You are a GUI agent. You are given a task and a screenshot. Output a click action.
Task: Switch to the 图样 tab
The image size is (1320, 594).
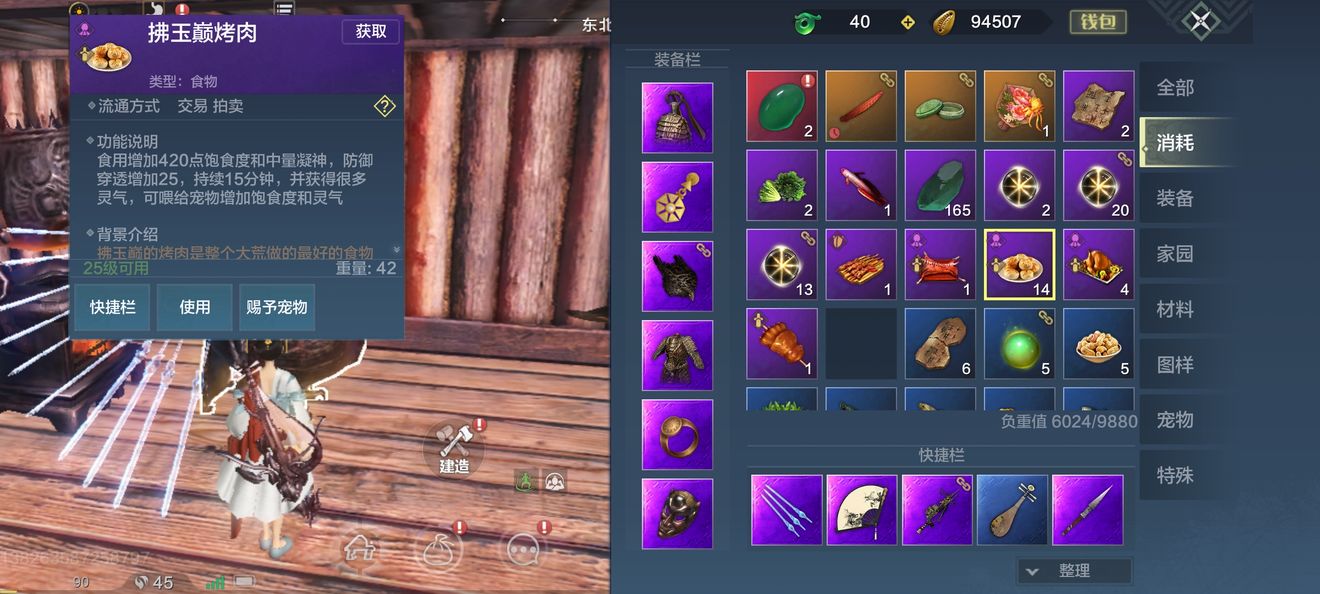click(x=1175, y=365)
